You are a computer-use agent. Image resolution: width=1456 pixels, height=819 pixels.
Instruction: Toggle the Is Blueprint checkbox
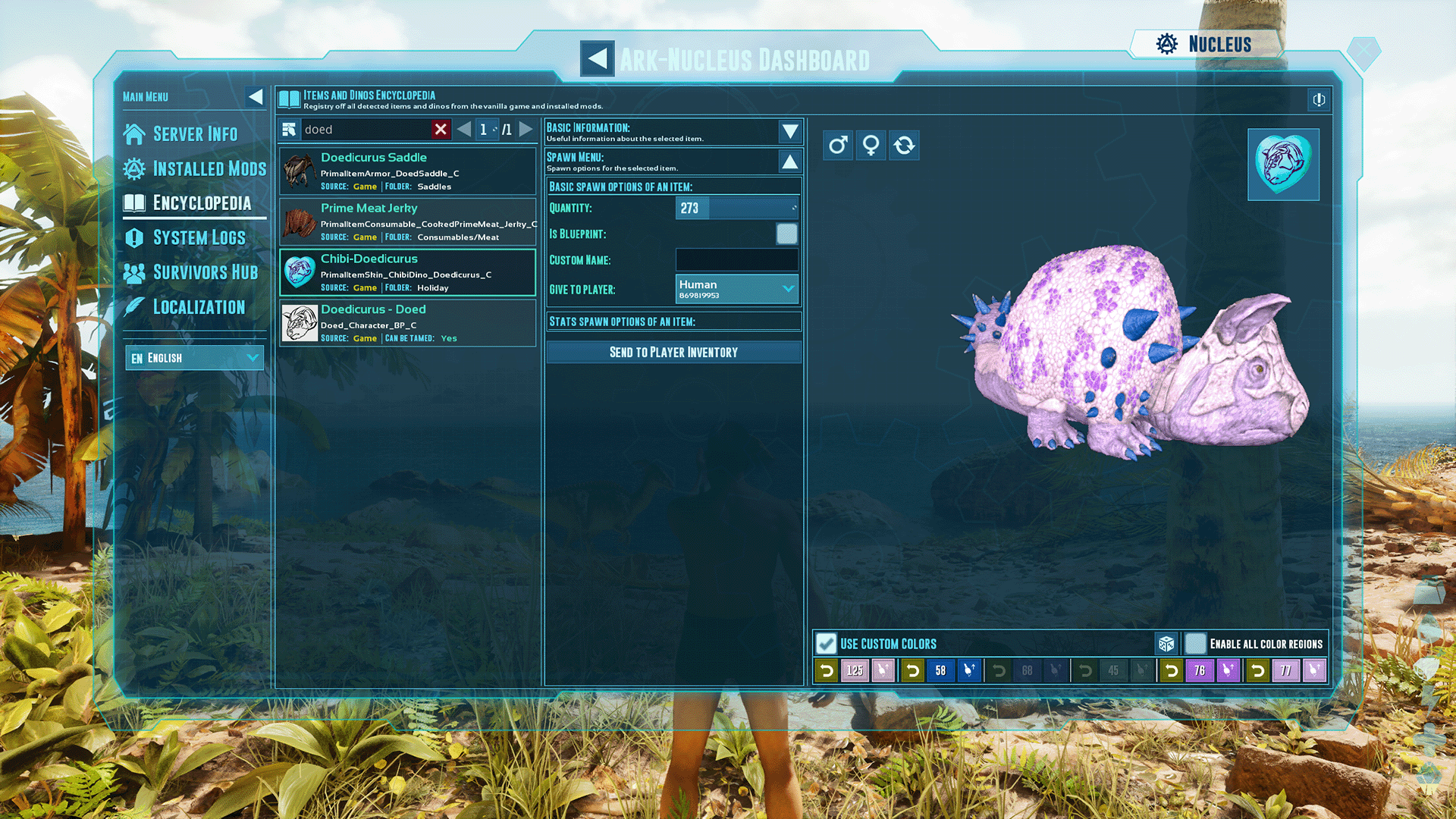click(787, 234)
